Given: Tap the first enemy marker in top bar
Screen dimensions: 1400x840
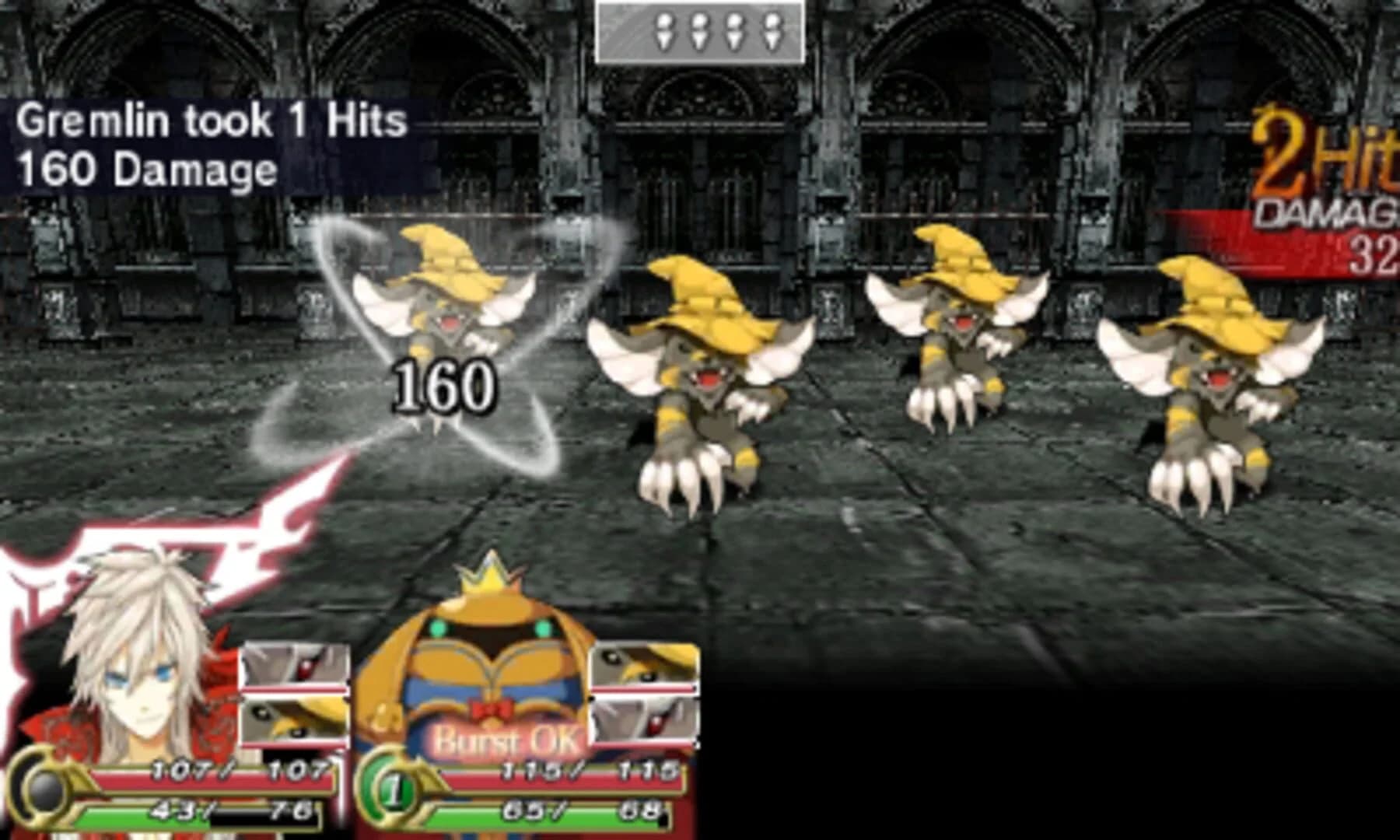Looking at the screenshot, I should (665, 31).
